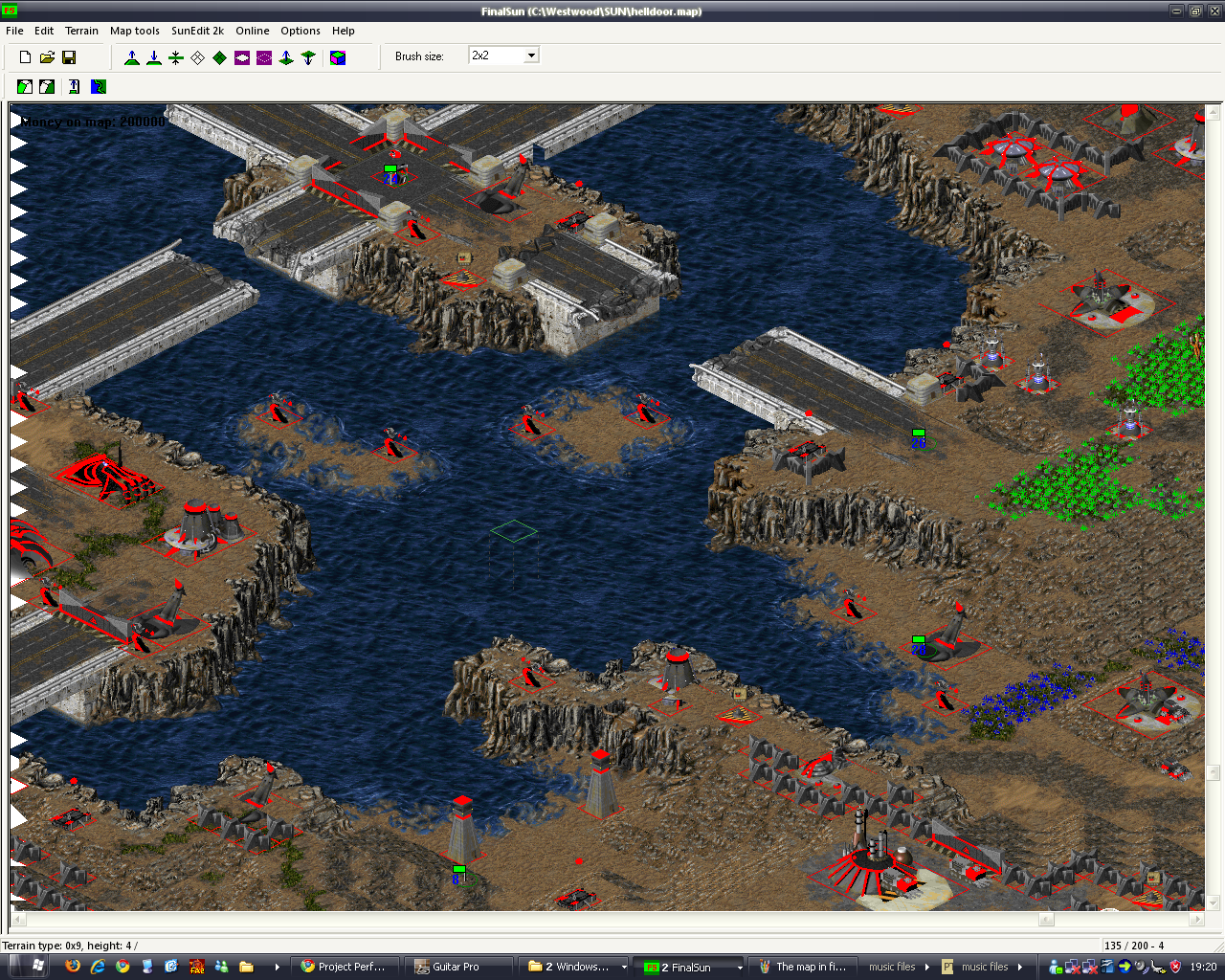
Task: Click the minimap toolbar icon on second row
Action: pyautogui.click(x=98, y=86)
